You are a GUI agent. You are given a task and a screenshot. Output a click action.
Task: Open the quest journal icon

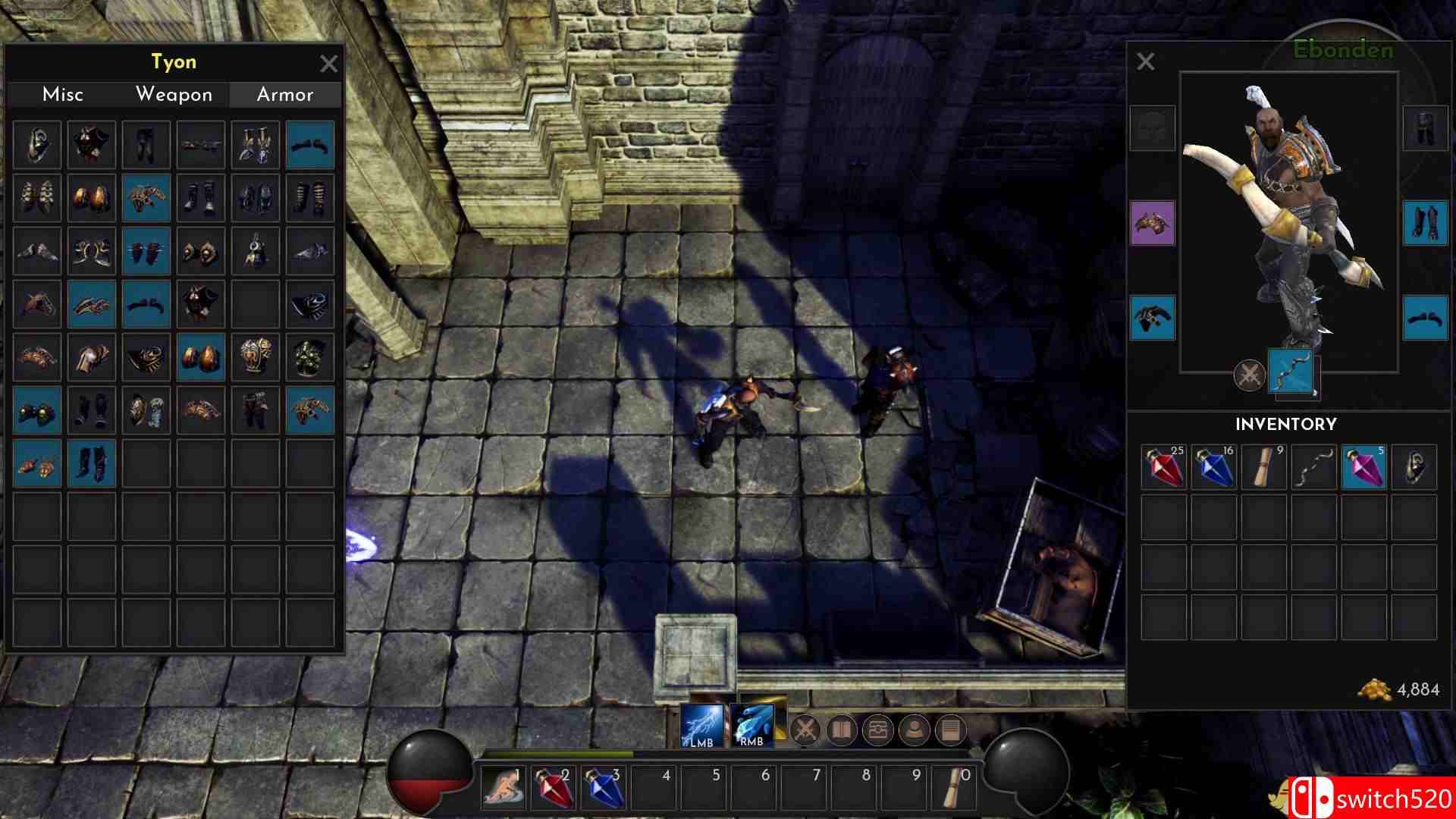pyautogui.click(x=950, y=730)
